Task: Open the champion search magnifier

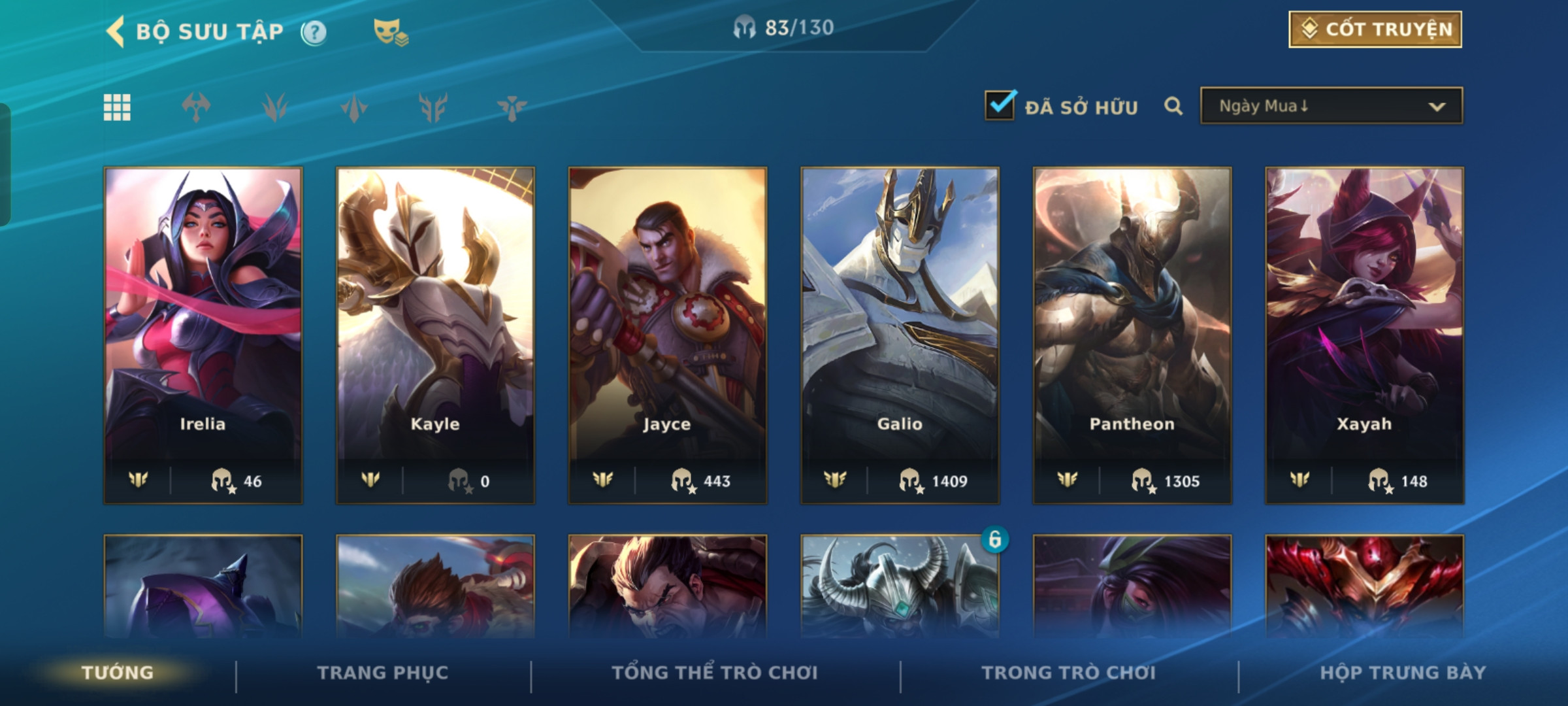Action: tap(1173, 106)
